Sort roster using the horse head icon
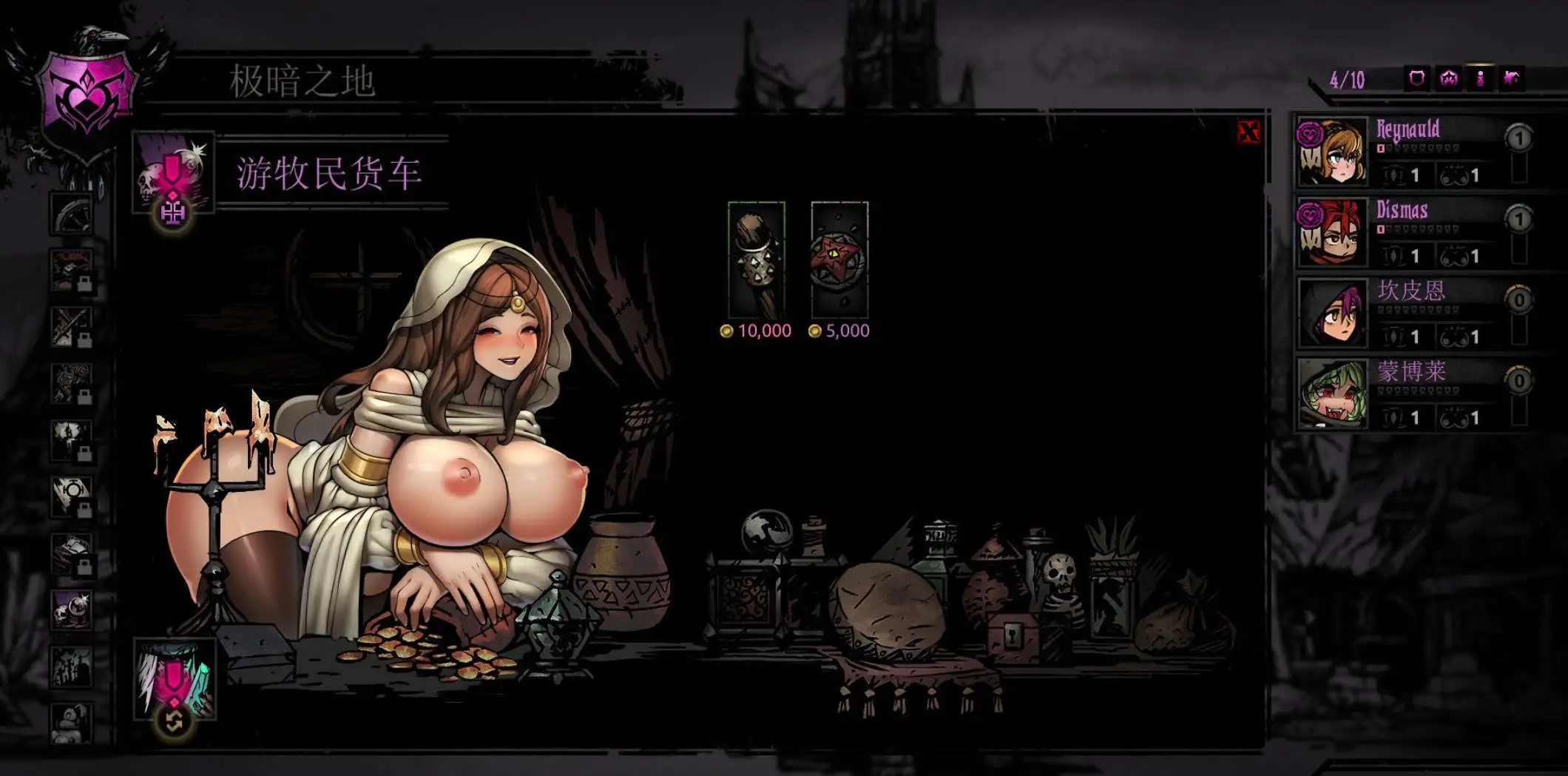 (1512, 78)
